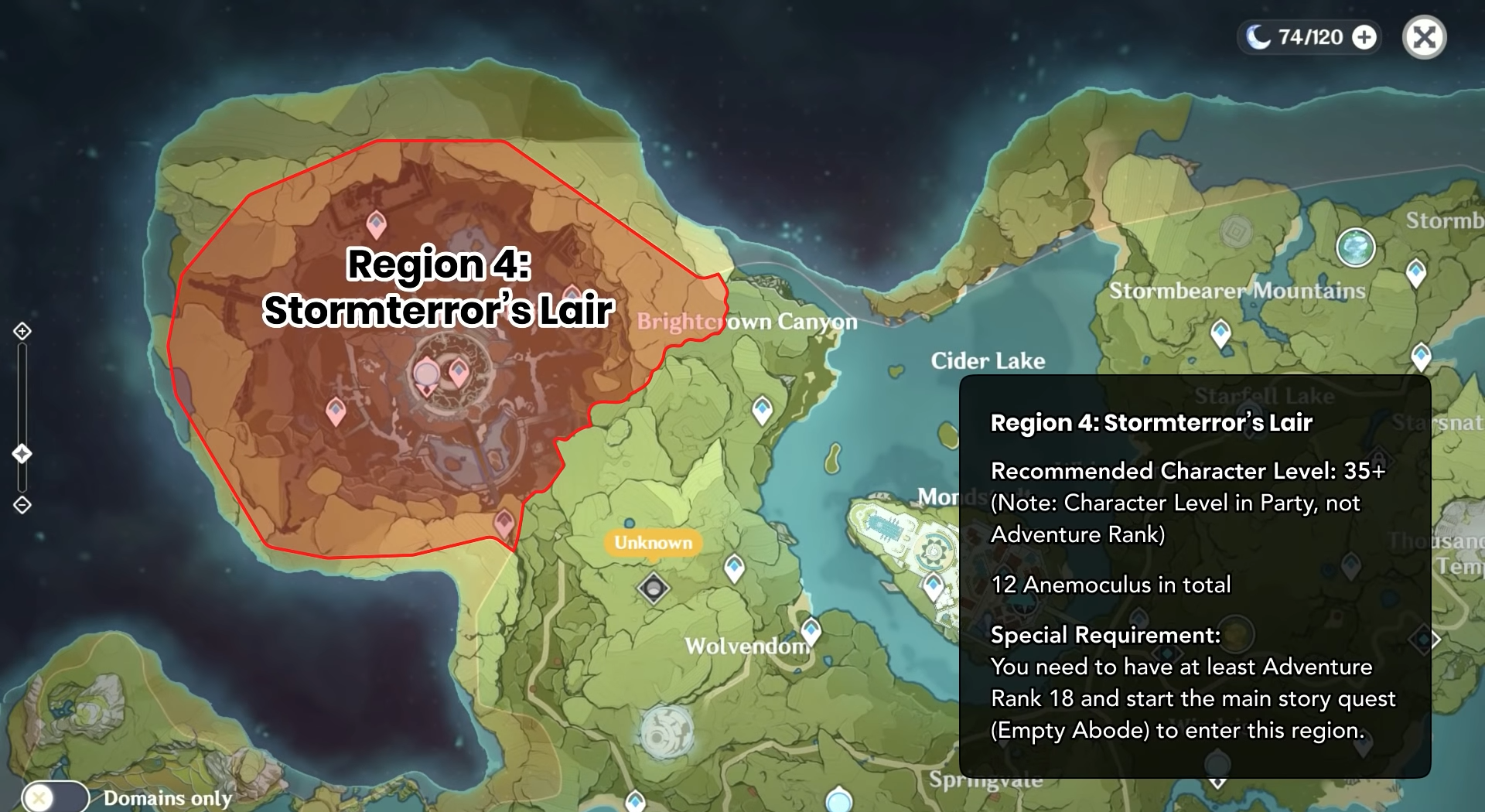
Task: Zoom in with the slider's top diamond button
Action: [x=22, y=331]
